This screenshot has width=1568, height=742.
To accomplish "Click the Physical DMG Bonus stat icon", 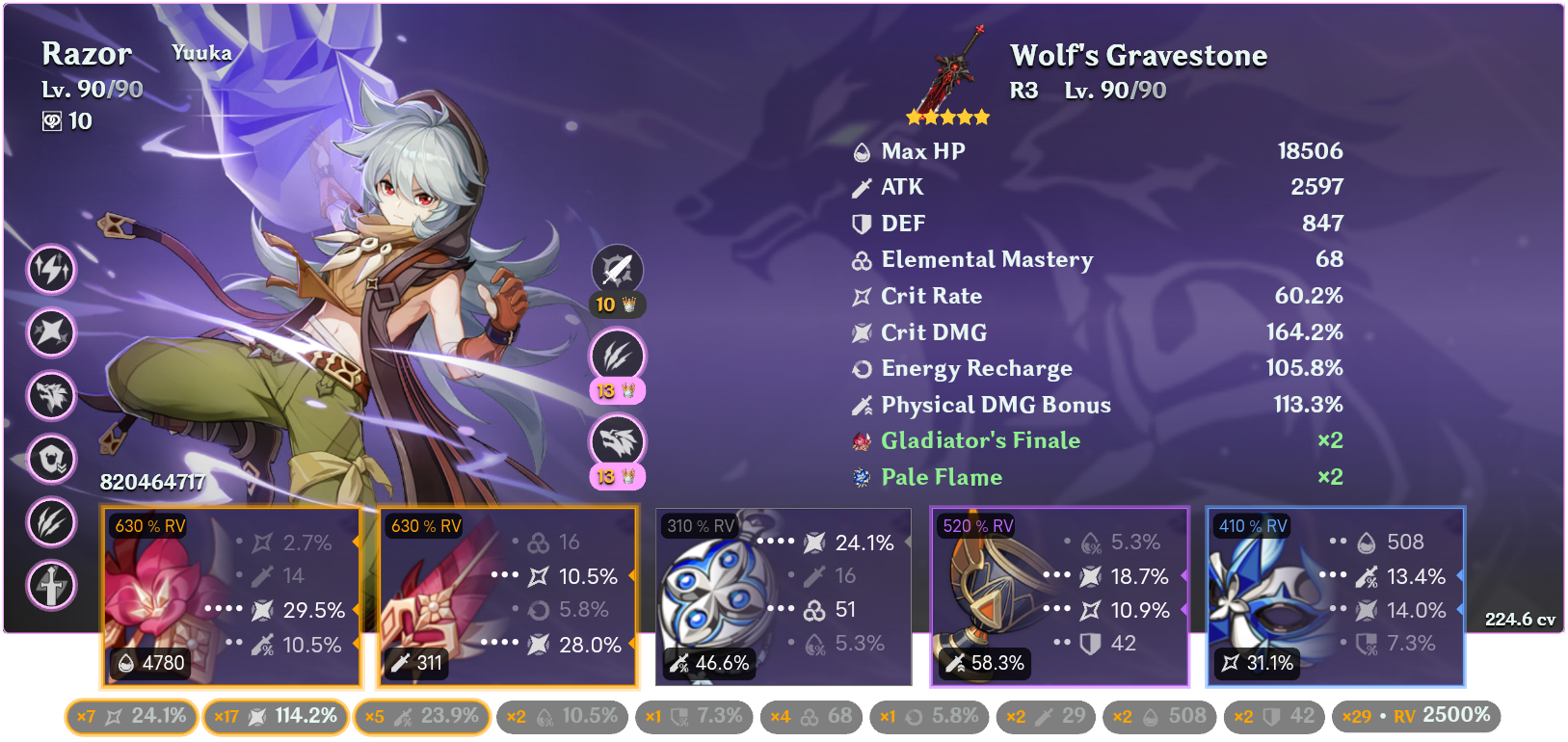I will [861, 405].
